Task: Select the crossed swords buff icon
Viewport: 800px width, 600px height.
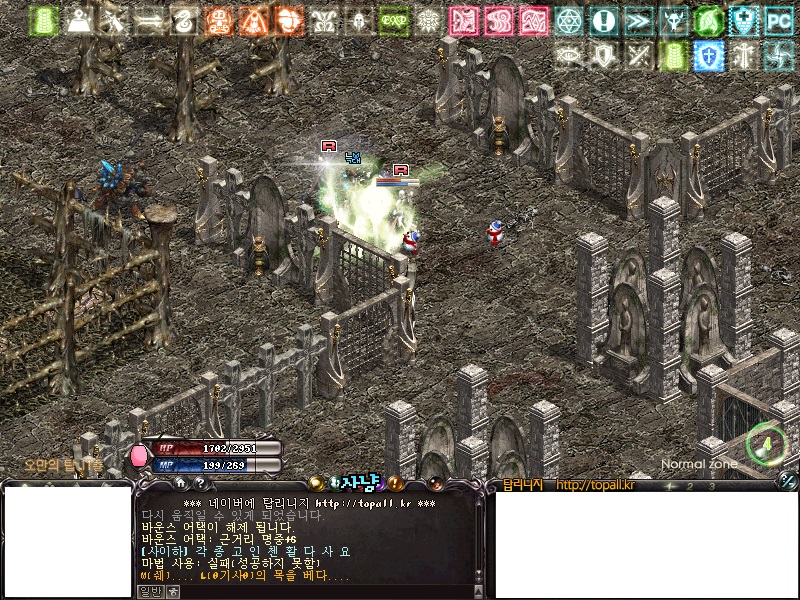Action: [x=639, y=55]
